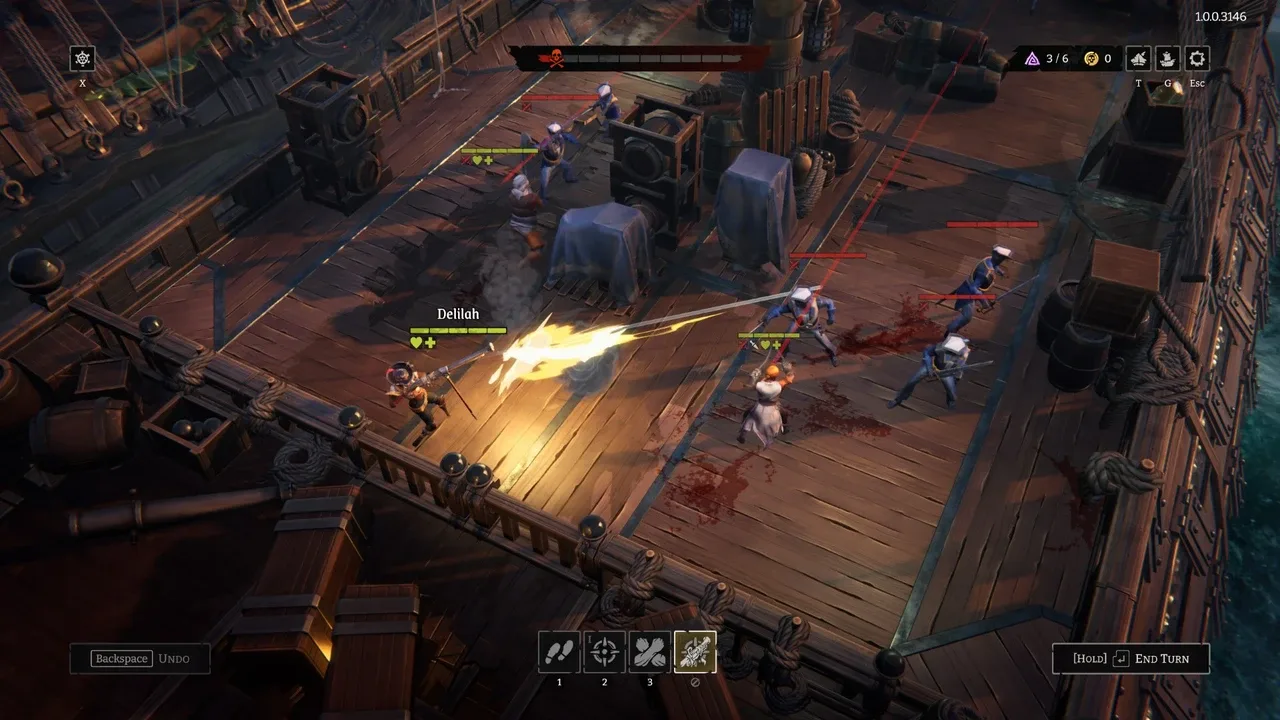Select the footsteps movement ability in slot 1
The image size is (1280, 720).
558,651
